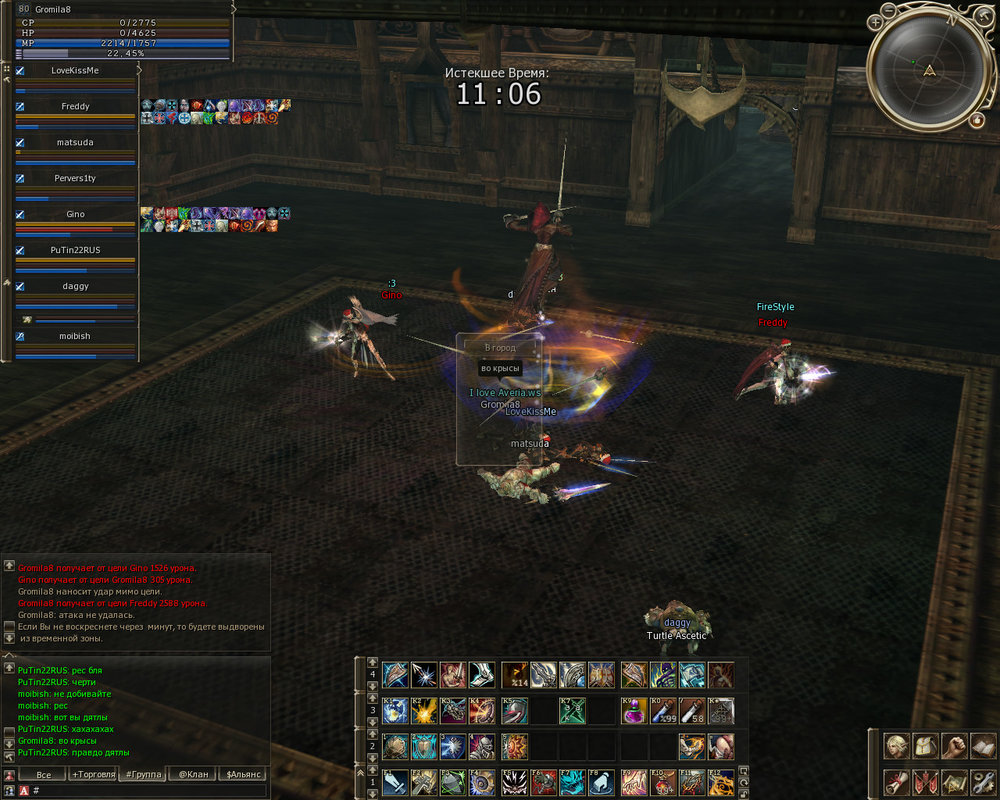Viewport: 1000px width, 800px height.
Task: Open the actions fist menu icon
Action: (x=956, y=747)
